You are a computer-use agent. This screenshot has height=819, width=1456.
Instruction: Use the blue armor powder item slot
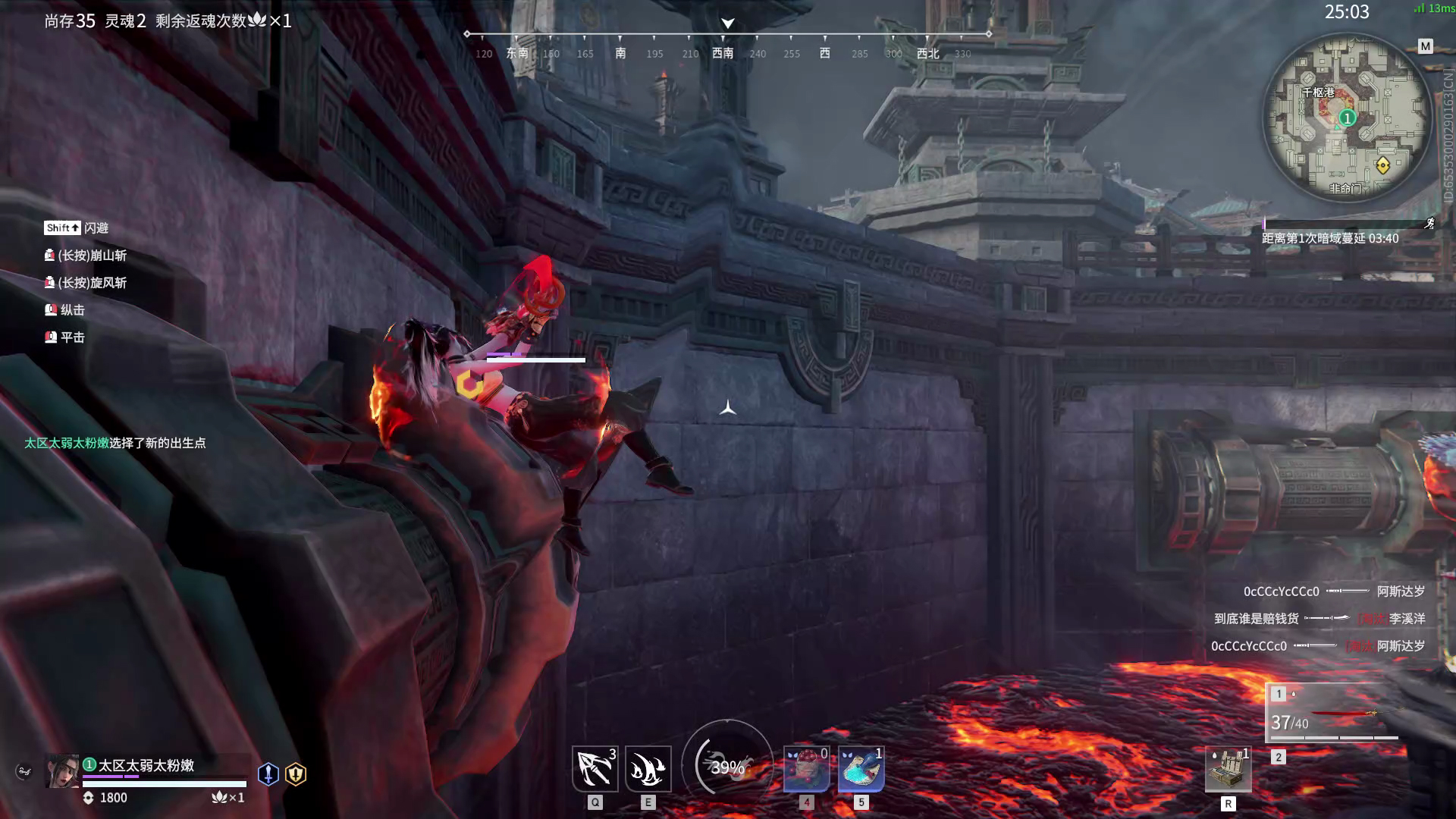pyautogui.click(x=861, y=768)
